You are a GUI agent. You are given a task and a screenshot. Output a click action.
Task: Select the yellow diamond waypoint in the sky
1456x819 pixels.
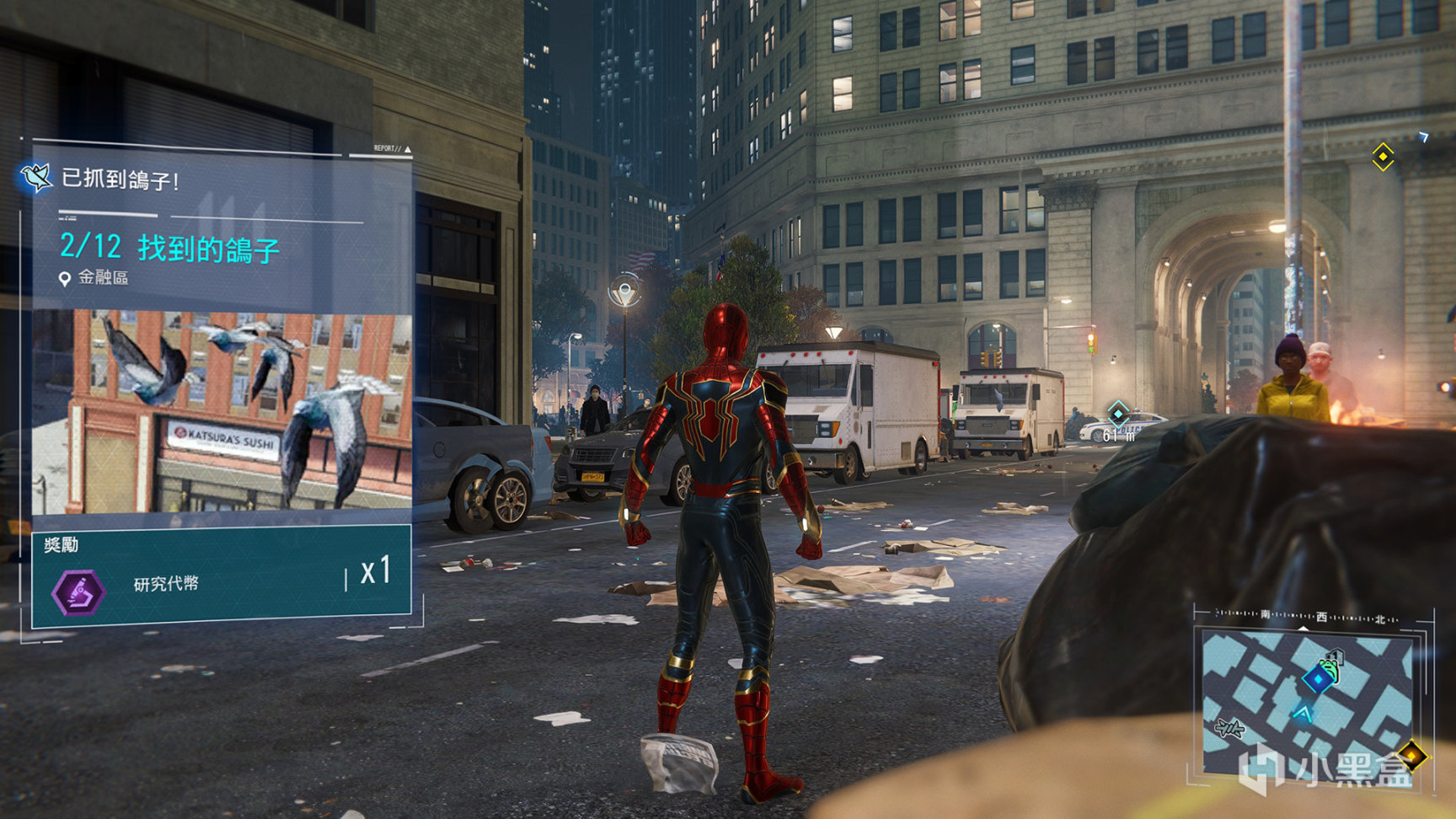click(1383, 157)
